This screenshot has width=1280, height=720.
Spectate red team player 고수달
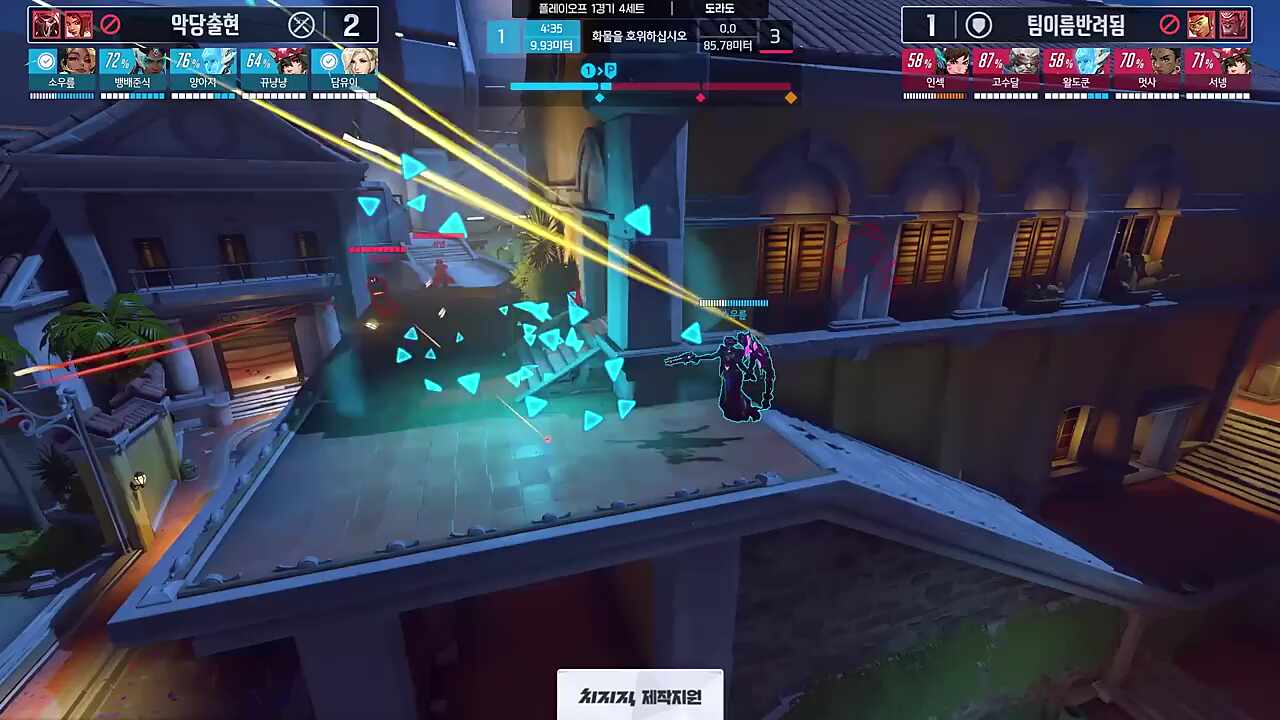(x=1006, y=73)
